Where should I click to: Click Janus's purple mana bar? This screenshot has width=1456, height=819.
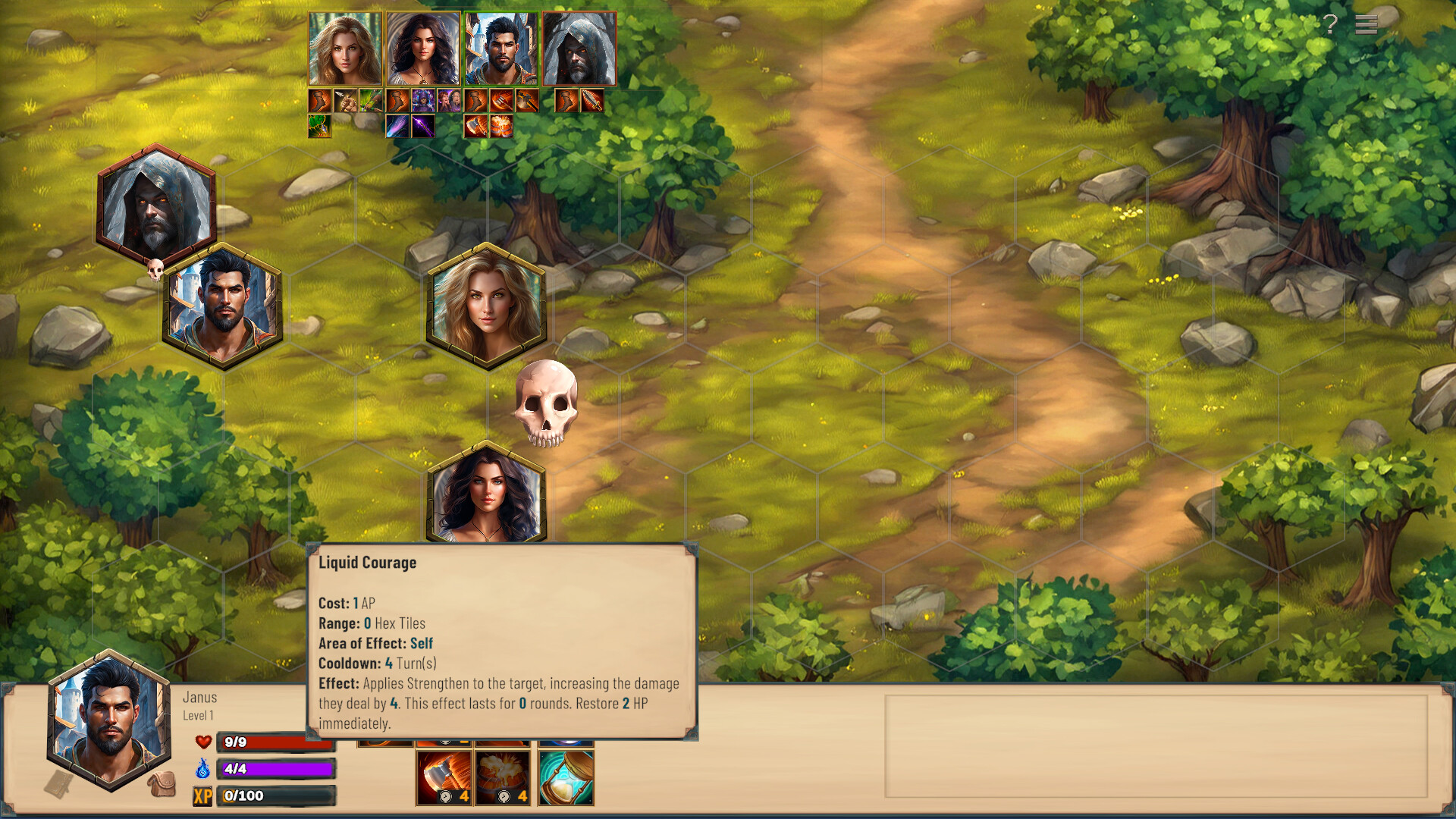click(x=277, y=769)
